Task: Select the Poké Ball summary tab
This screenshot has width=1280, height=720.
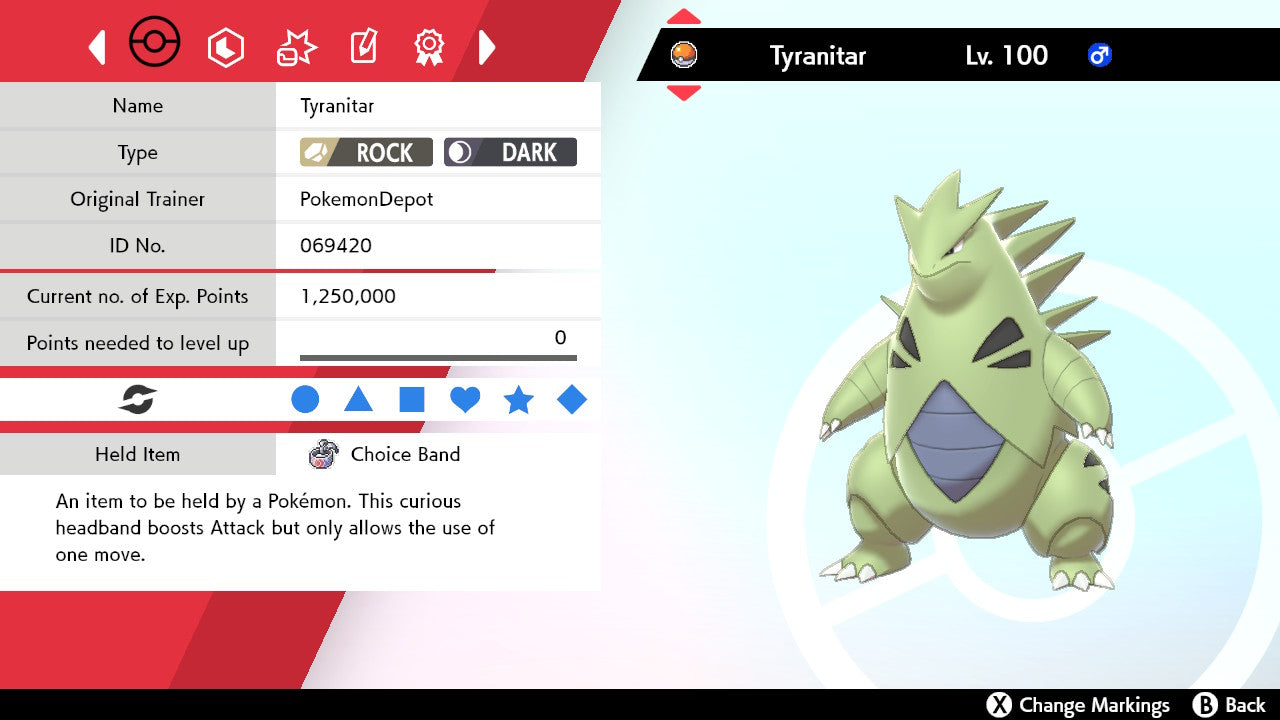Action: 155,45
